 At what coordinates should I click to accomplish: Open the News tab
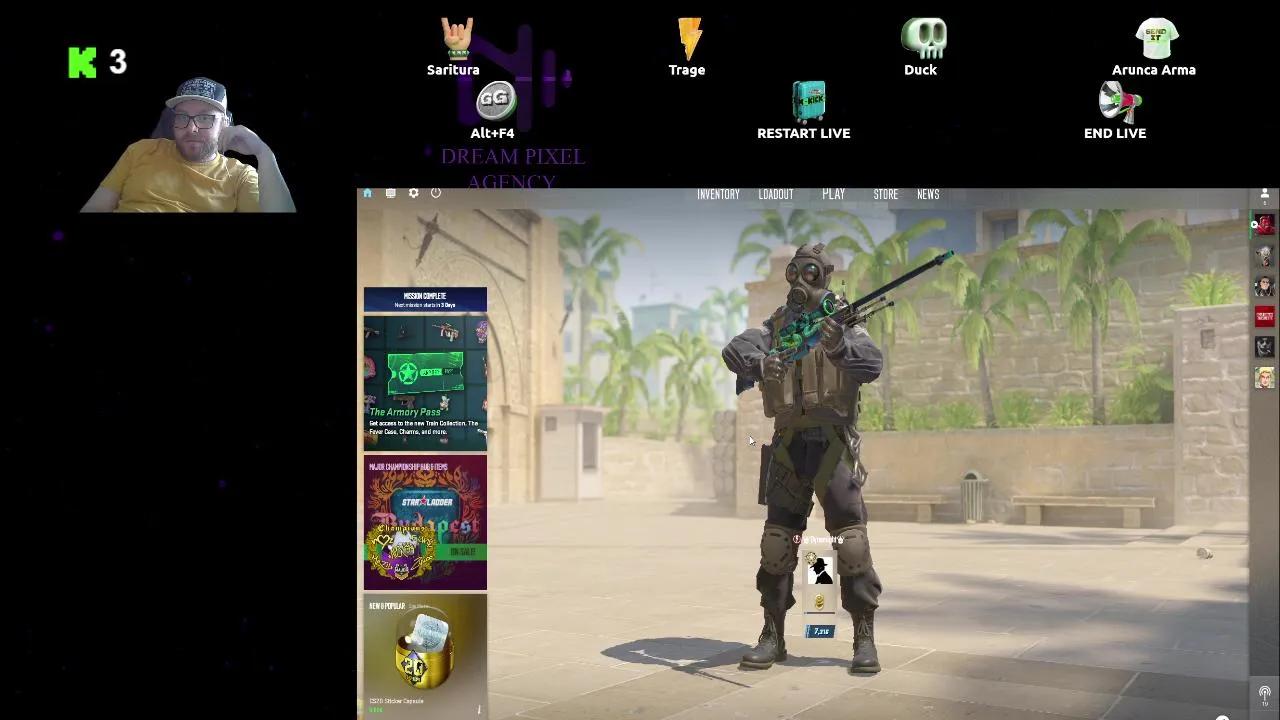click(x=928, y=194)
